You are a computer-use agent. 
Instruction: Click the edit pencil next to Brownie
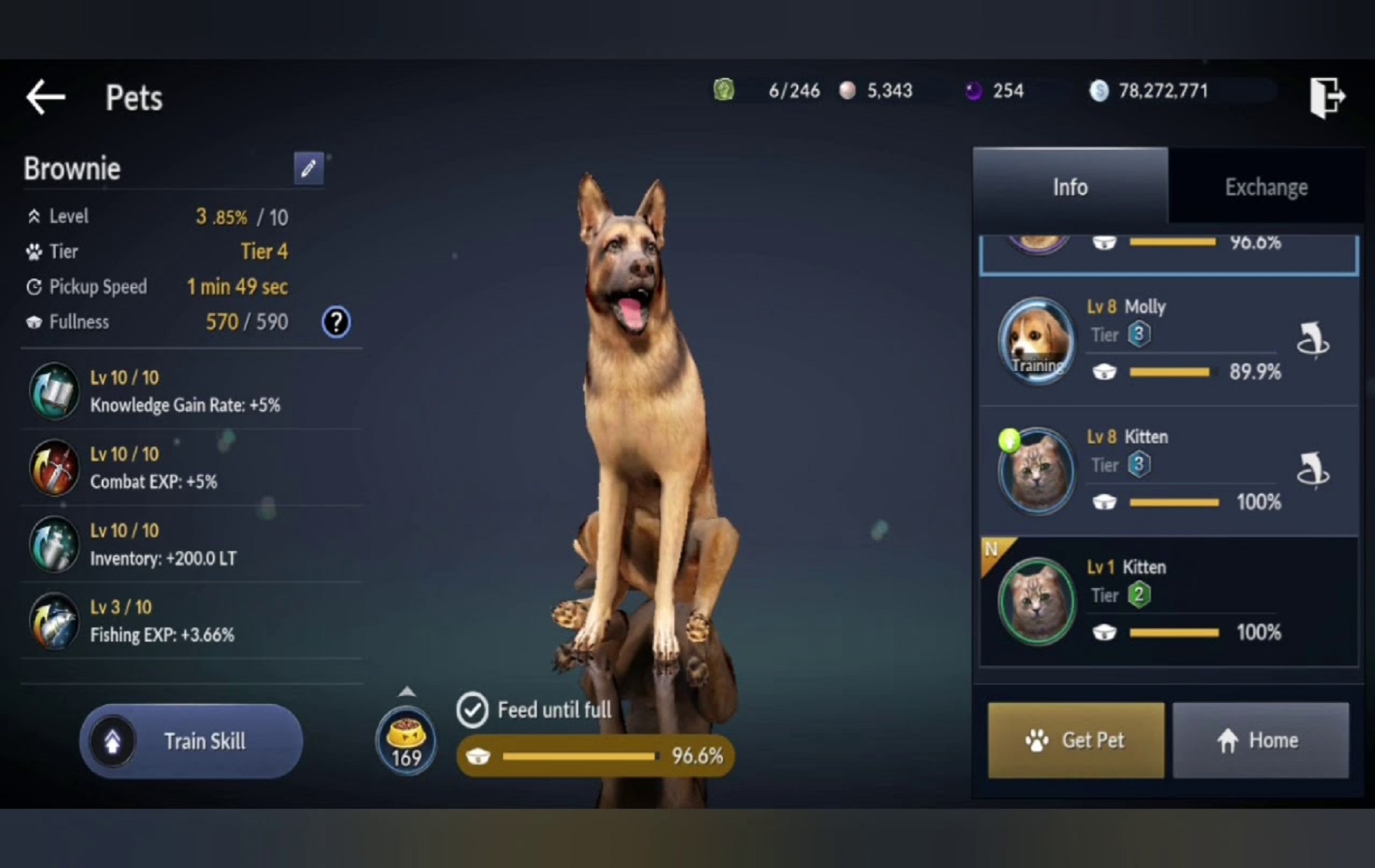309,168
